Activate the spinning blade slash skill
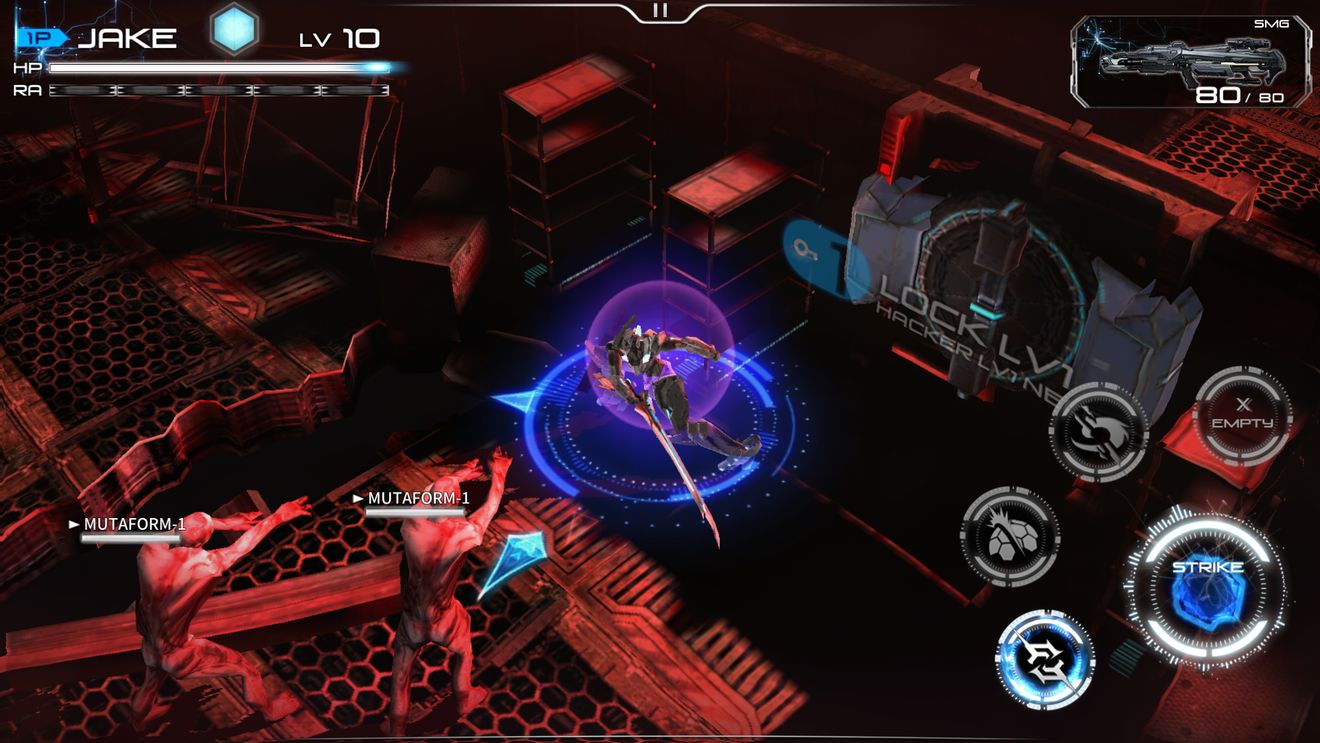 click(x=1098, y=432)
